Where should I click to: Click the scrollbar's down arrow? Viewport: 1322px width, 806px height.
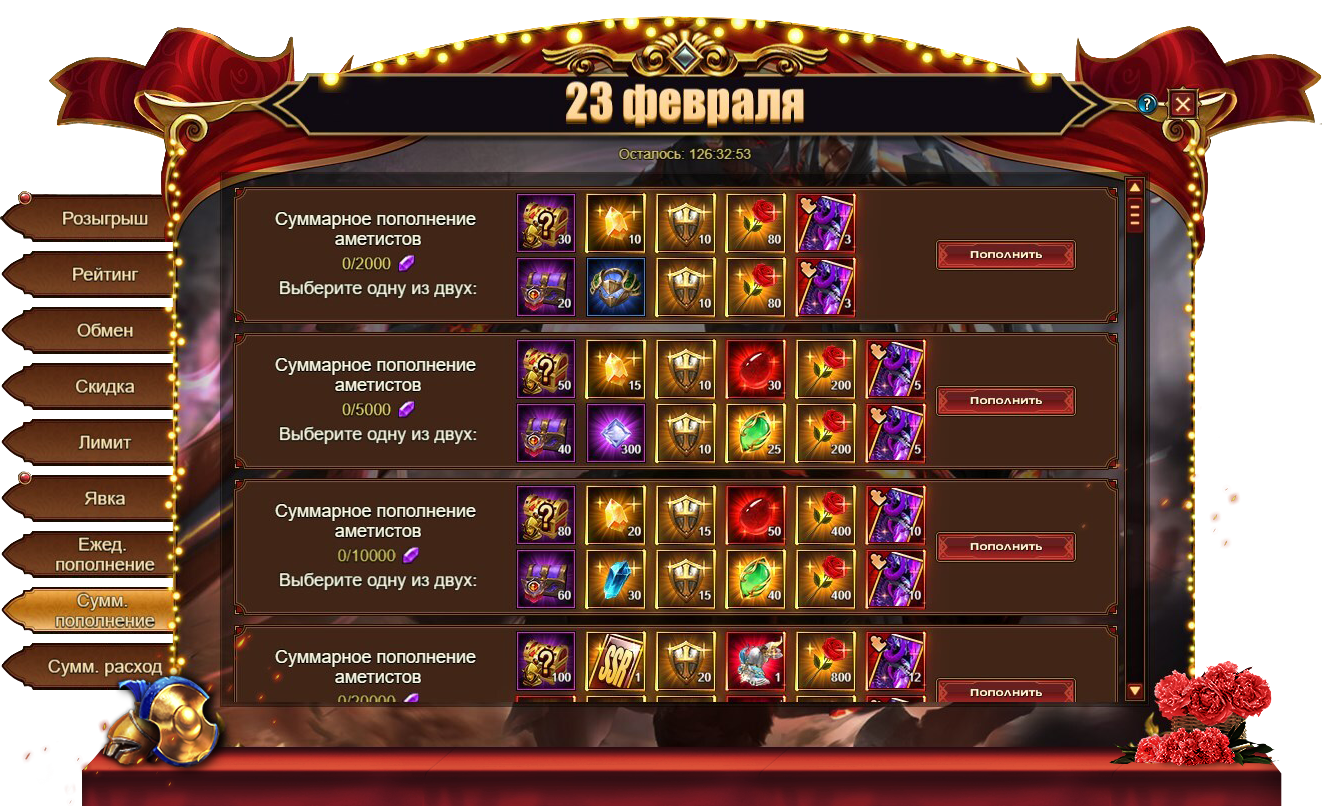point(1134,690)
